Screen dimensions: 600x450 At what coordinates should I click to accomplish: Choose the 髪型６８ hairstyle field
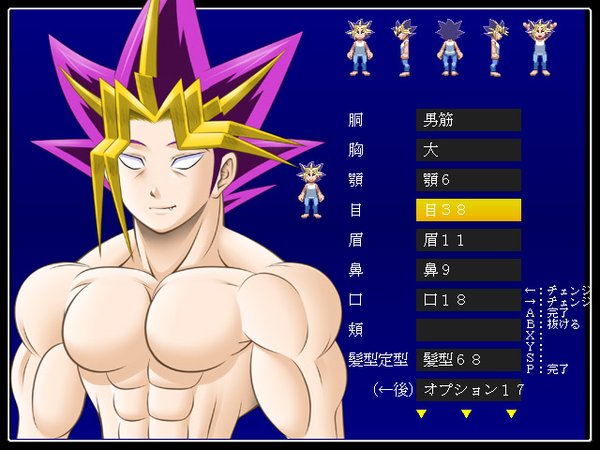tap(468, 359)
